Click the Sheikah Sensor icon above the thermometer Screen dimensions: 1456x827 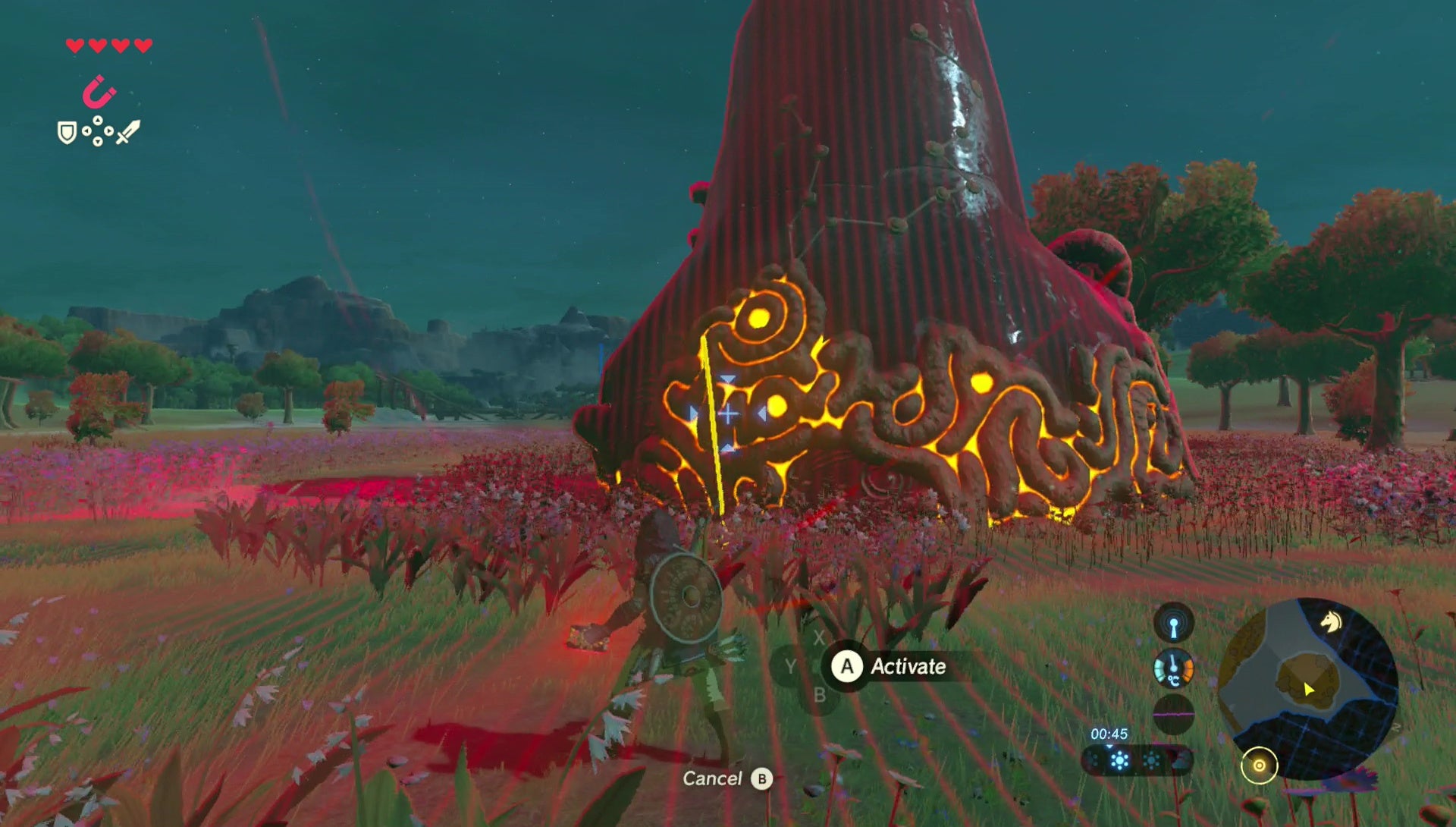1174,627
